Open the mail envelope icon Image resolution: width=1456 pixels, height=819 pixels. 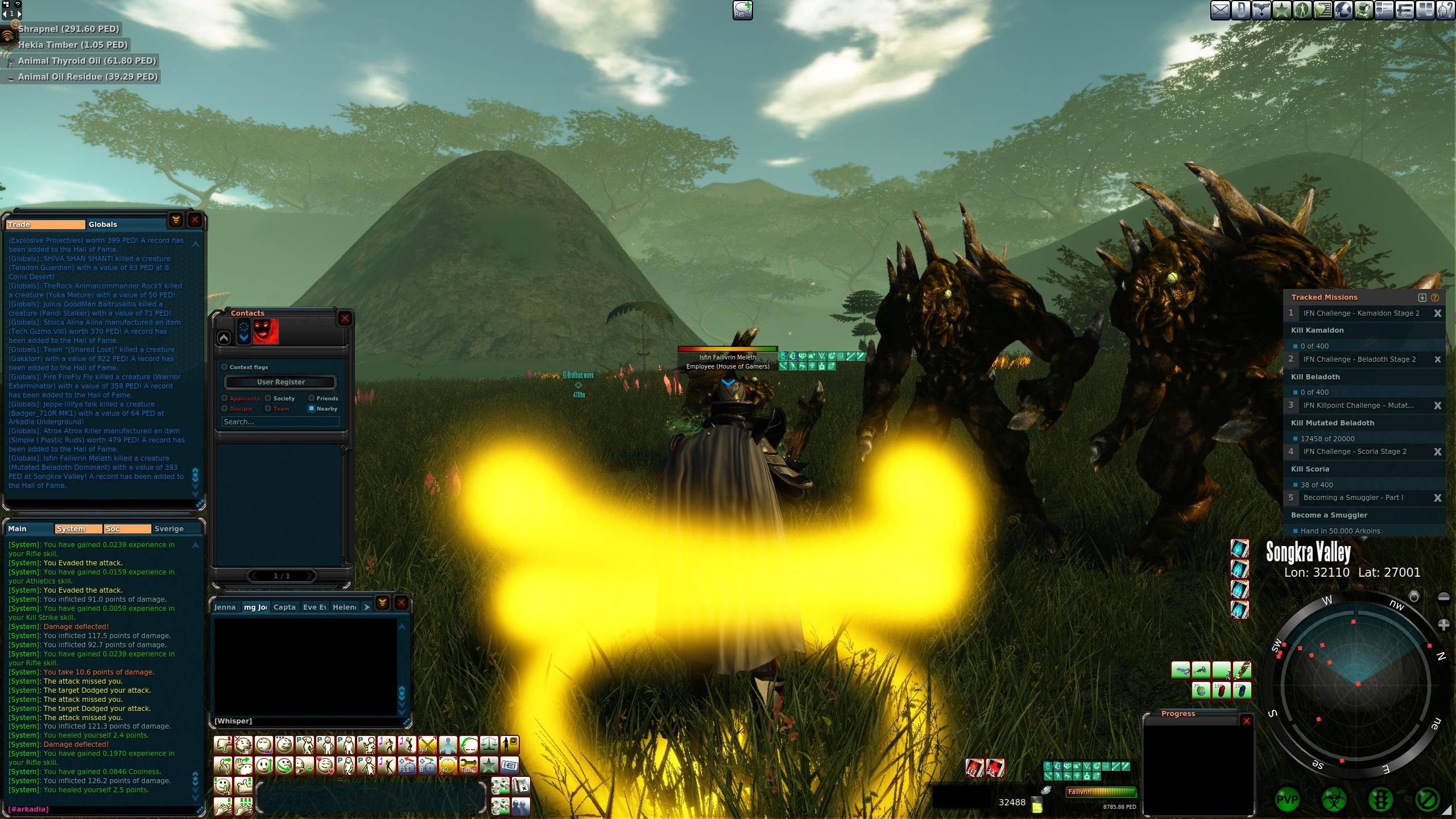click(x=1219, y=10)
